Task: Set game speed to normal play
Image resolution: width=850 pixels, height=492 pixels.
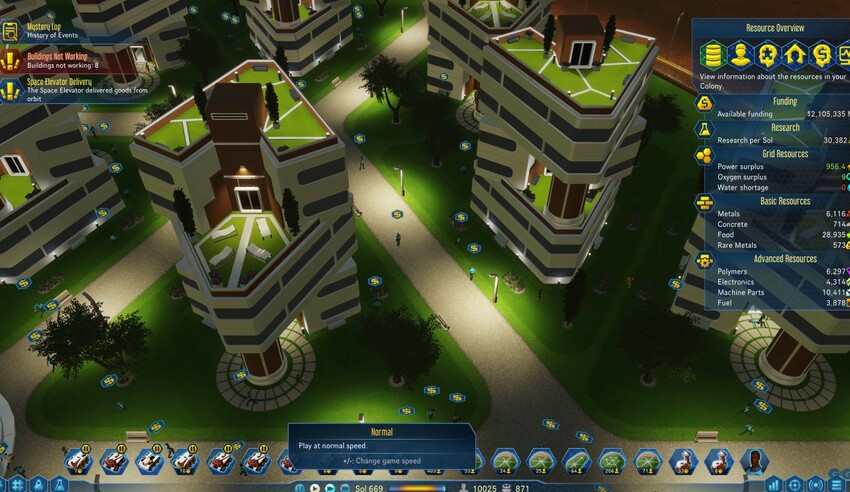Action: [x=314, y=487]
